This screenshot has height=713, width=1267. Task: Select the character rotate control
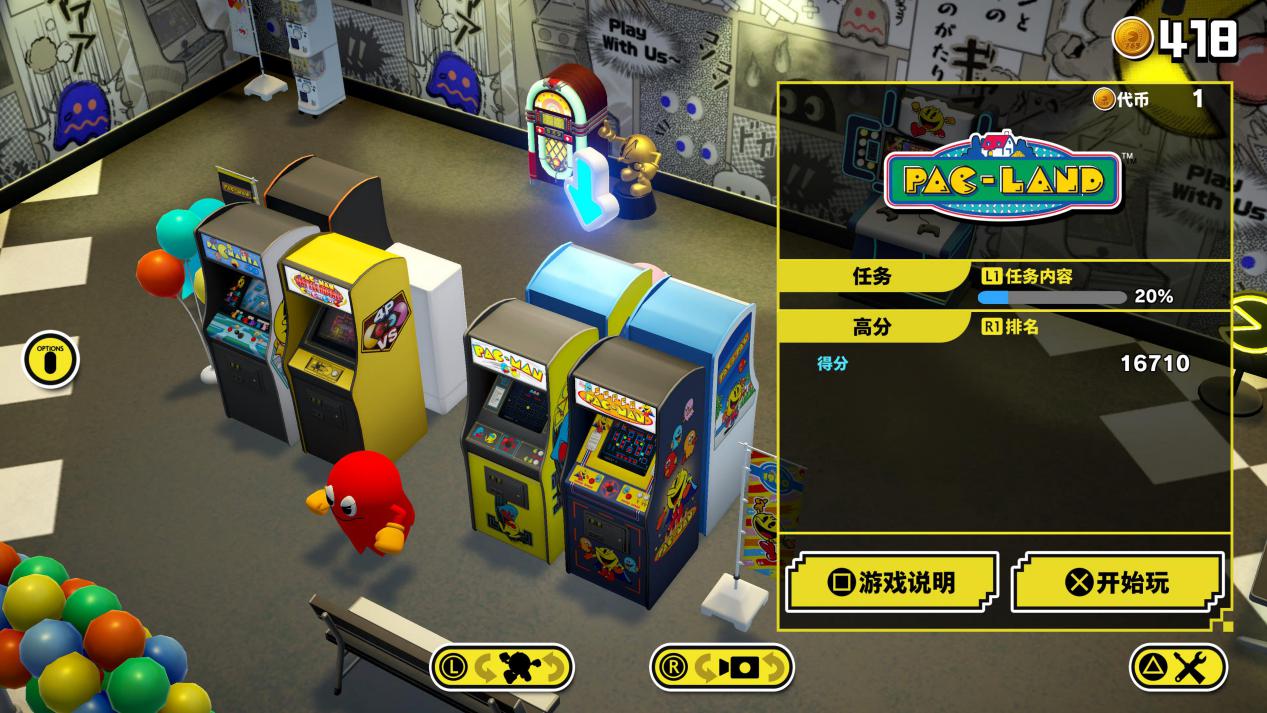[x=501, y=667]
